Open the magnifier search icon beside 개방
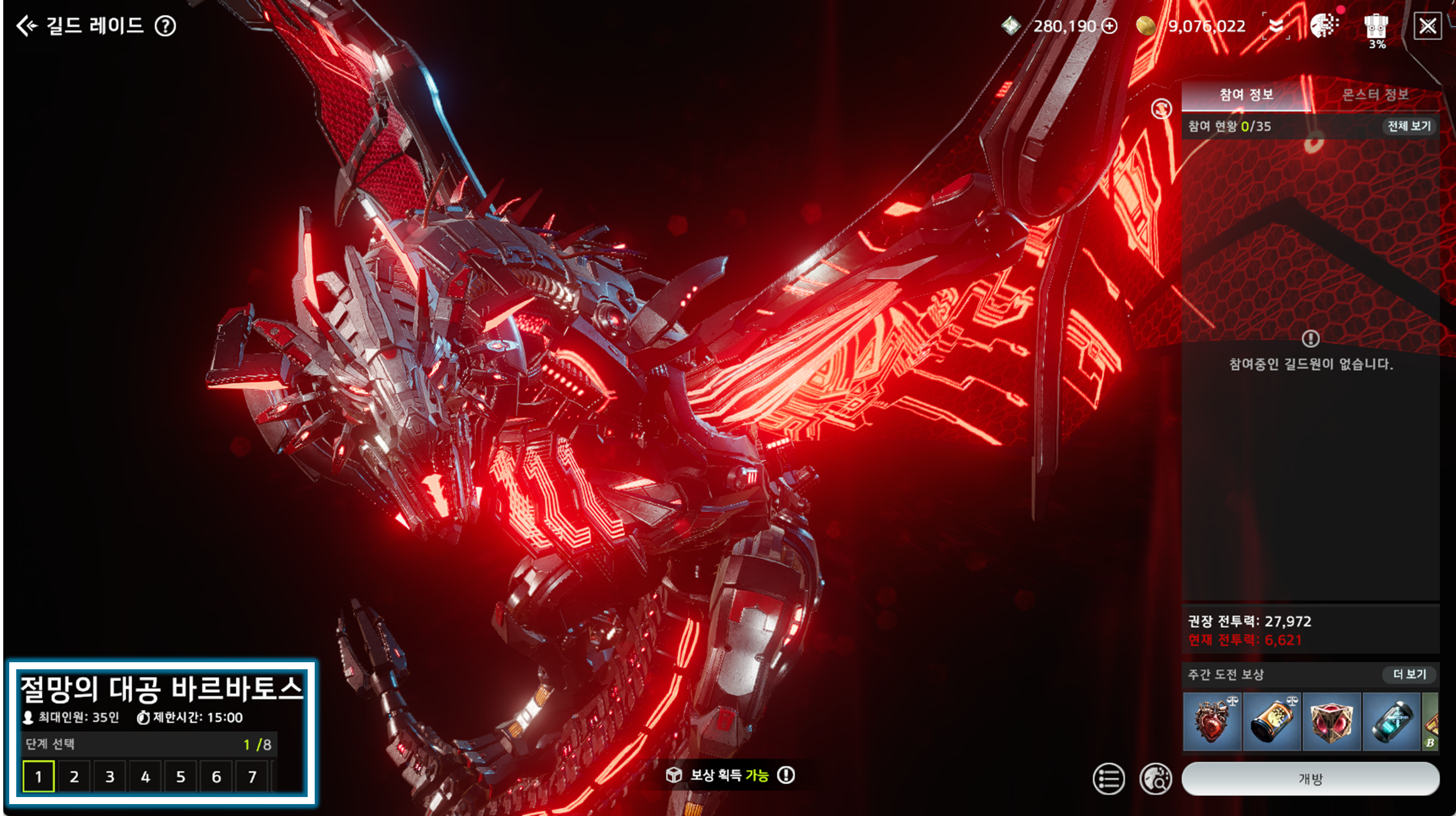 click(1155, 779)
